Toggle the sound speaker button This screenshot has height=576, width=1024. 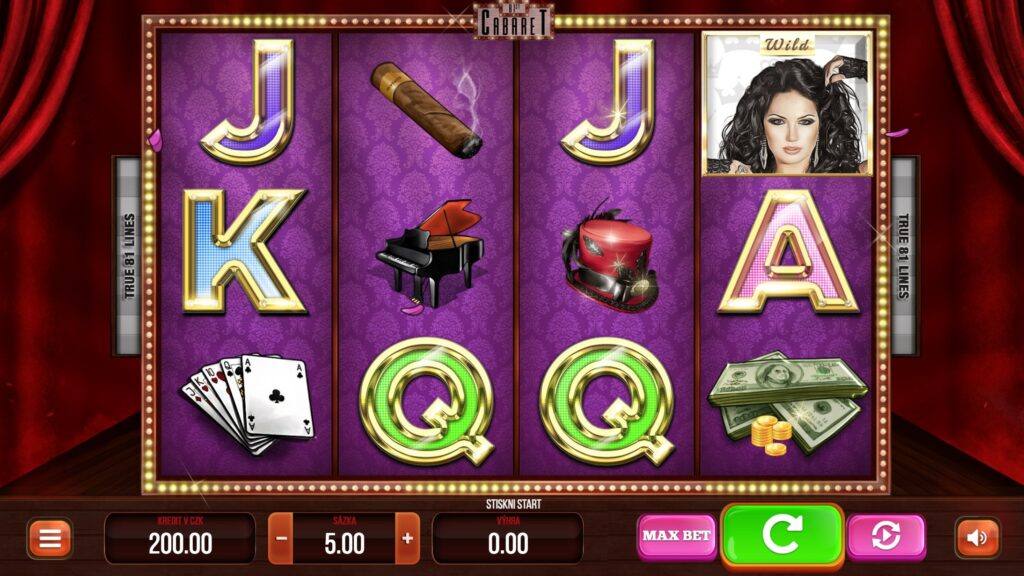point(977,538)
